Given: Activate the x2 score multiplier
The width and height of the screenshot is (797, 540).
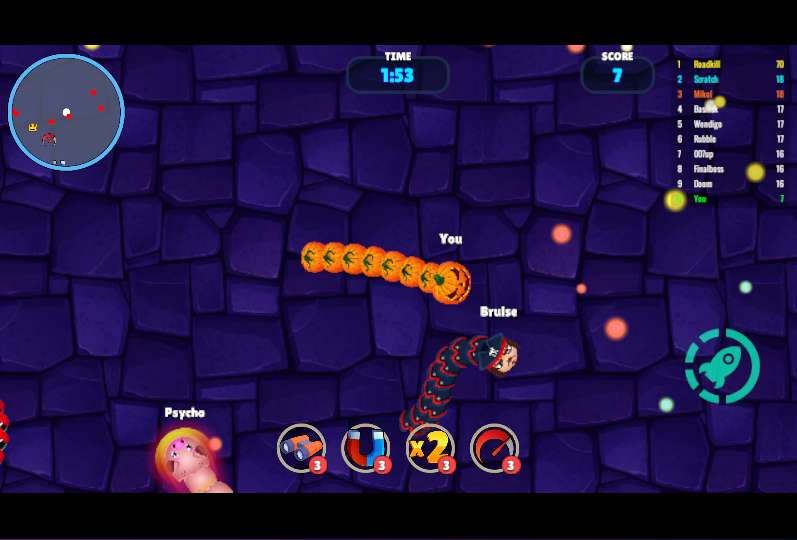Looking at the screenshot, I should [x=430, y=448].
